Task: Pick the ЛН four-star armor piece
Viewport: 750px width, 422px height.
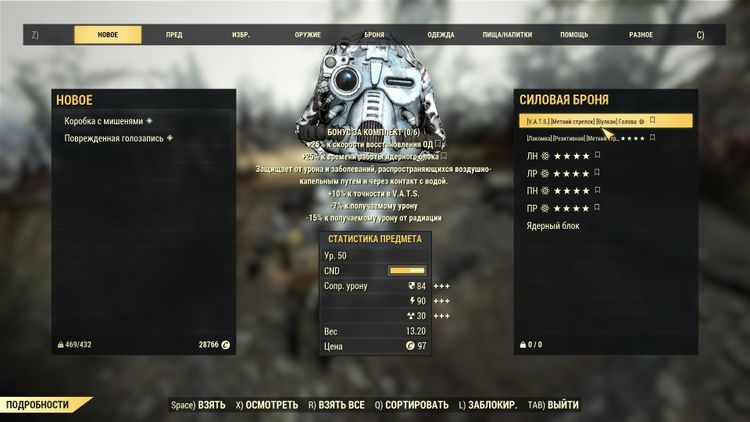Action: coord(565,156)
